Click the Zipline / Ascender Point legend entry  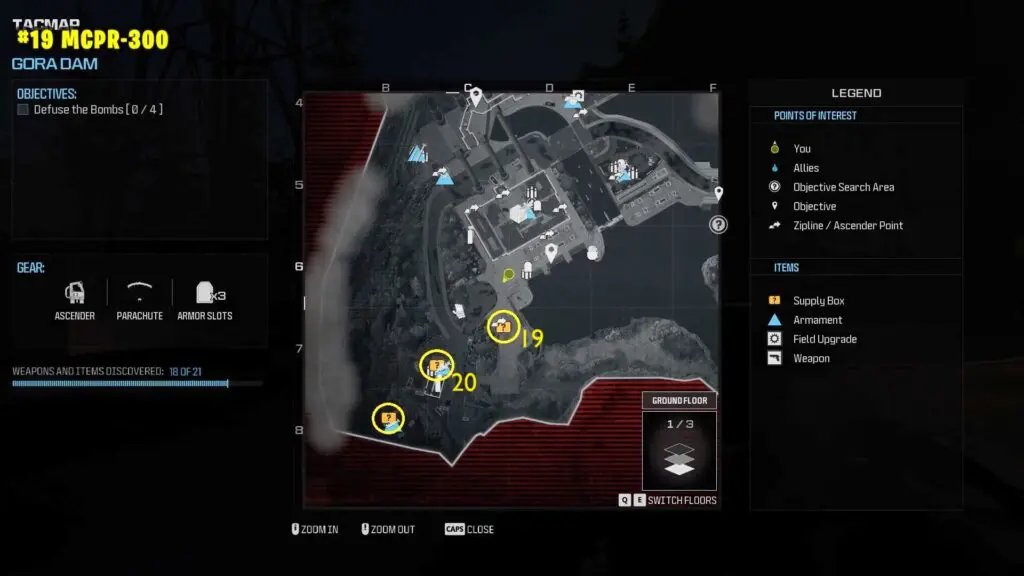pos(847,225)
